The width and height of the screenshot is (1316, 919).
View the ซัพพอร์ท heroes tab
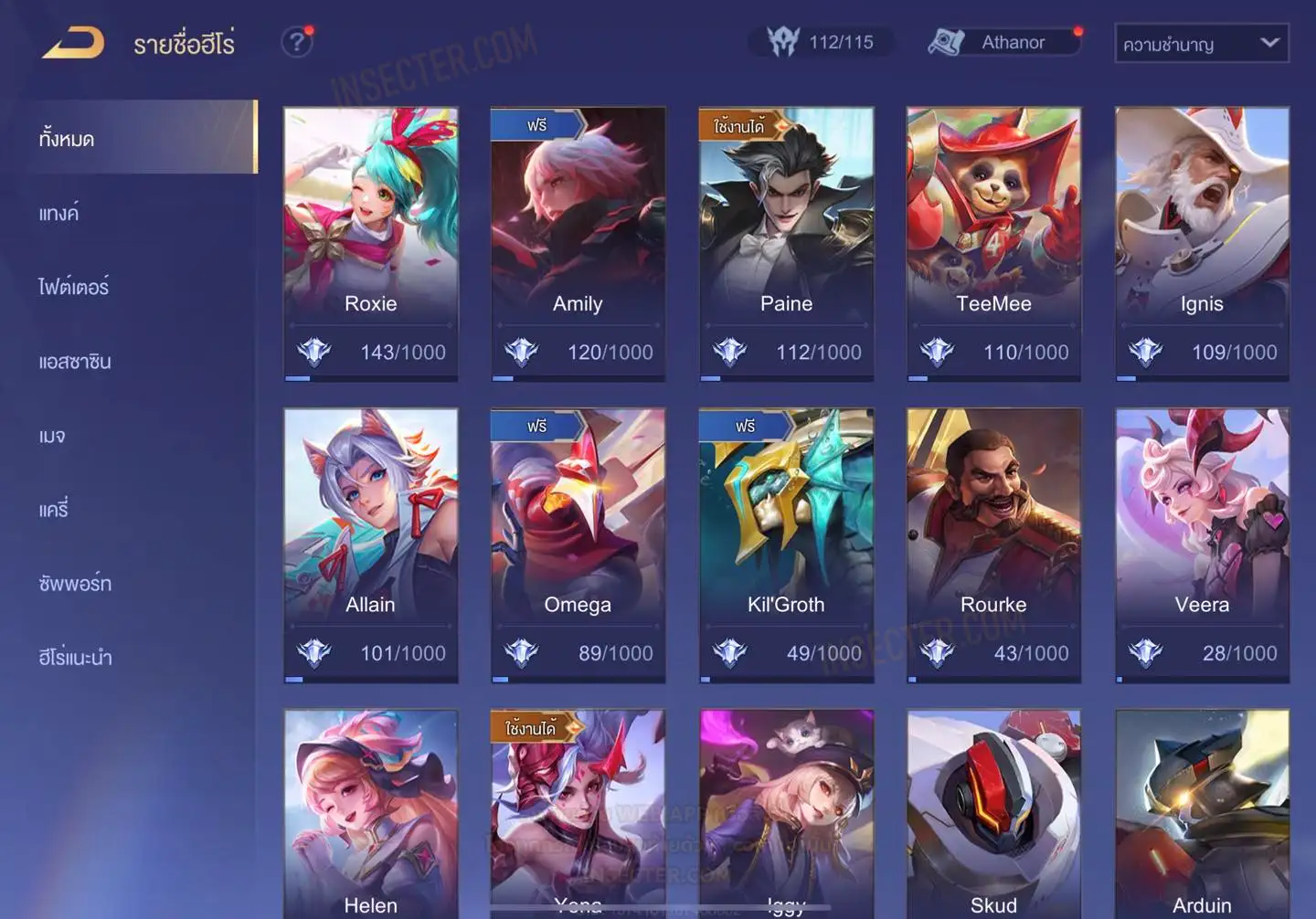75,584
